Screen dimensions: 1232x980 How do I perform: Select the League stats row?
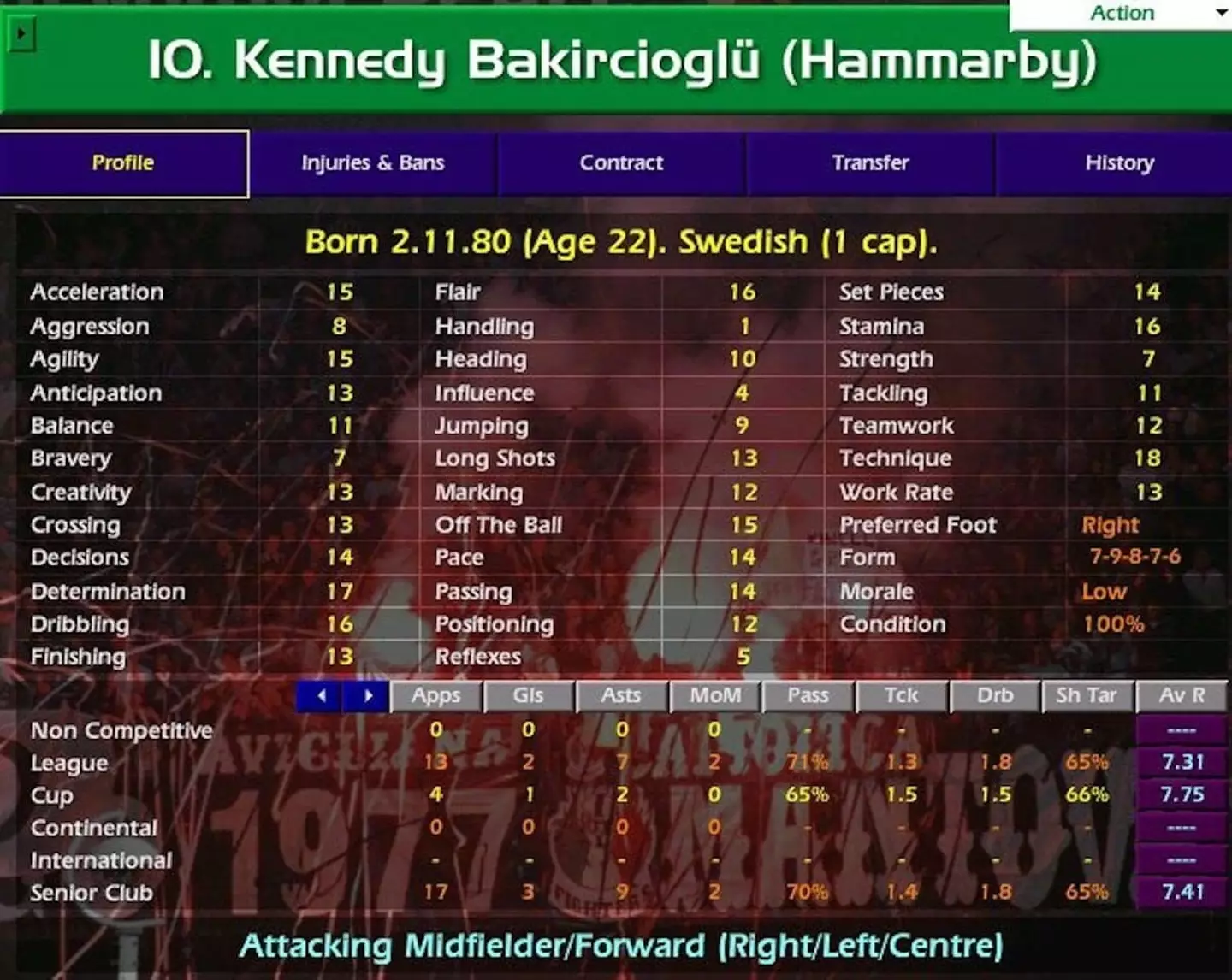[68, 763]
